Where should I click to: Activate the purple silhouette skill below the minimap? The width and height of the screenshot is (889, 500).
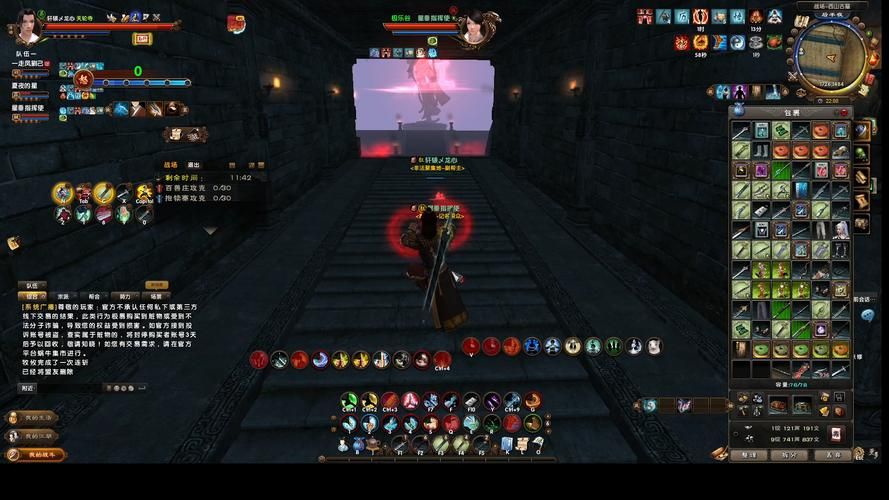(740, 92)
